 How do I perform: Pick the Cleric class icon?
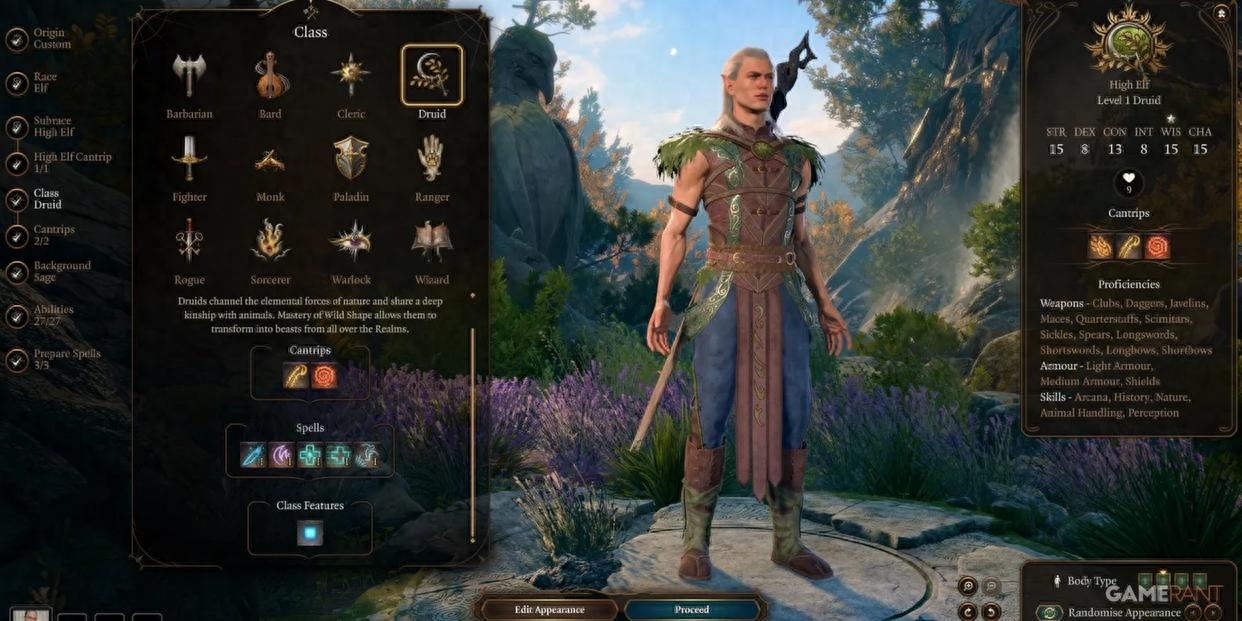pos(351,76)
